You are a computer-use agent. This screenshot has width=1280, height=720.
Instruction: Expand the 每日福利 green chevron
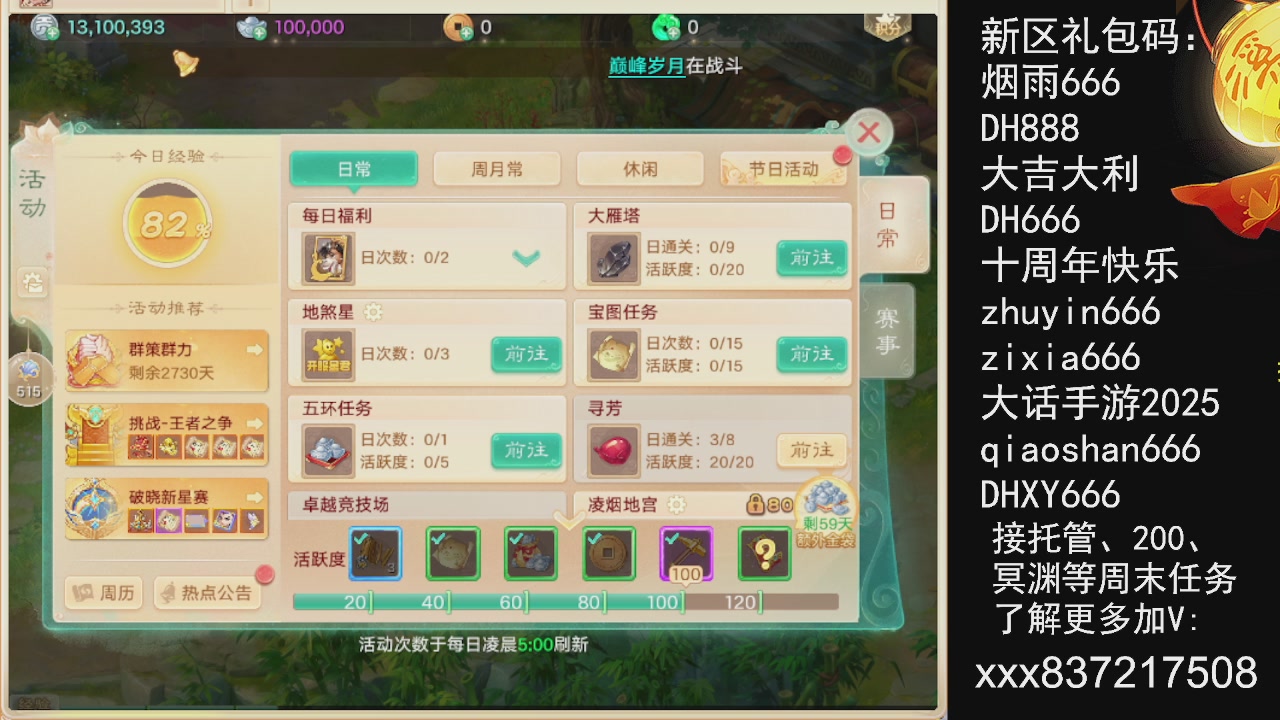pos(525,257)
